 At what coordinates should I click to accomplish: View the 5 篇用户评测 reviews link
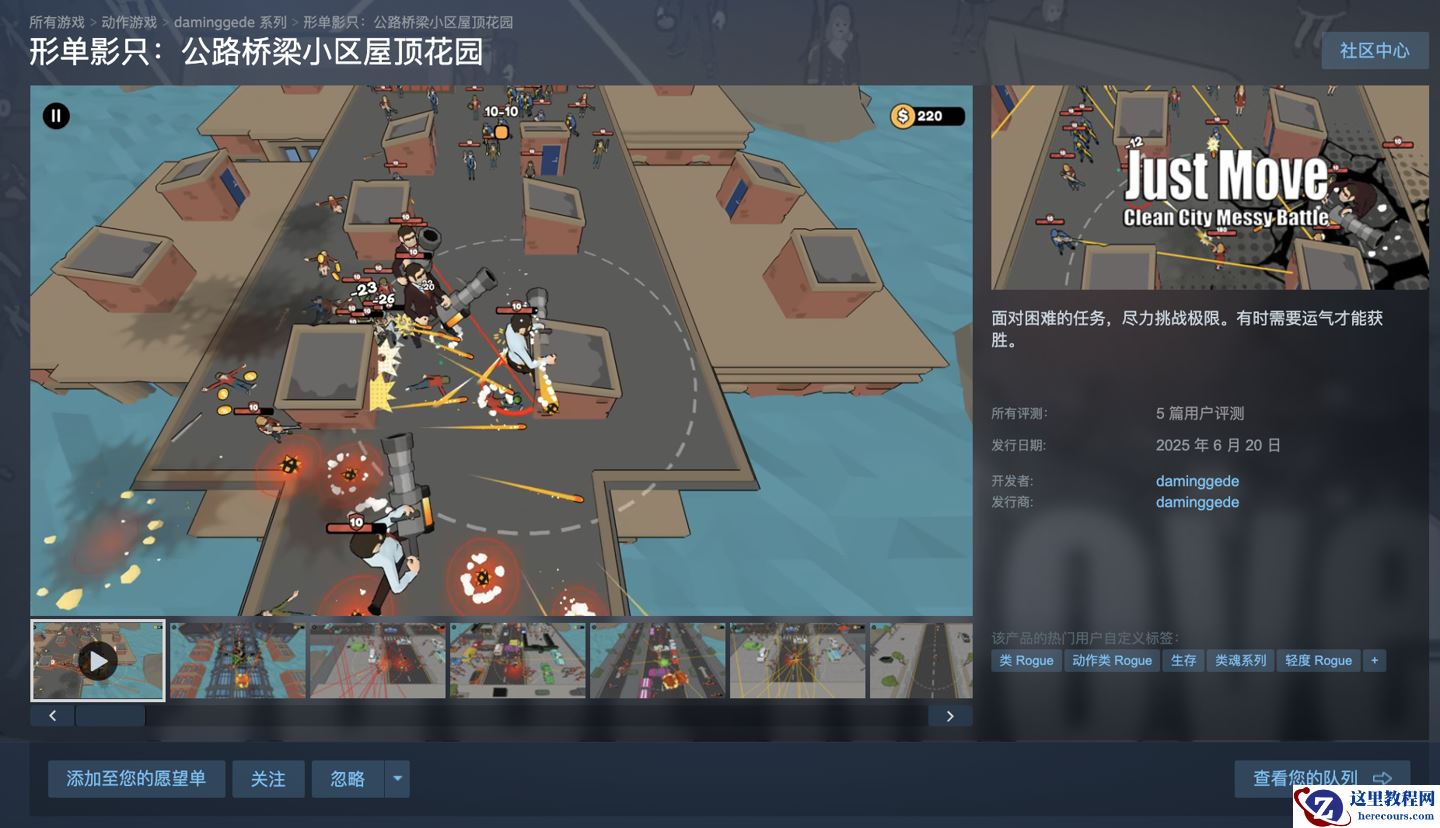(1201, 413)
